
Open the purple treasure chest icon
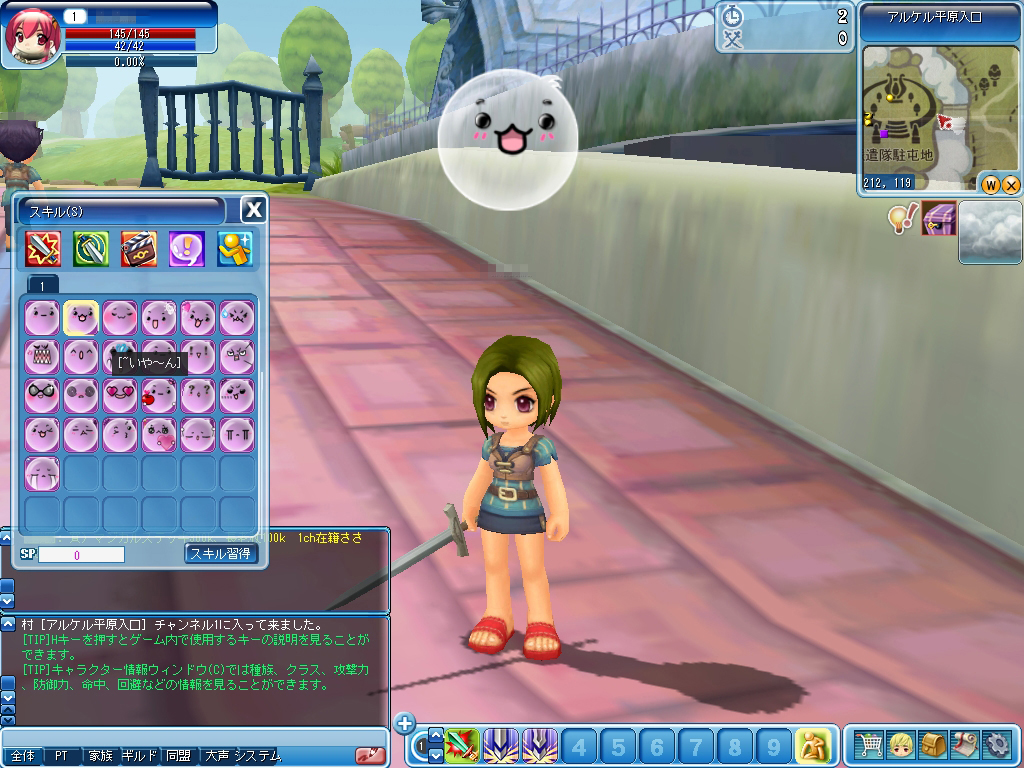click(x=939, y=218)
